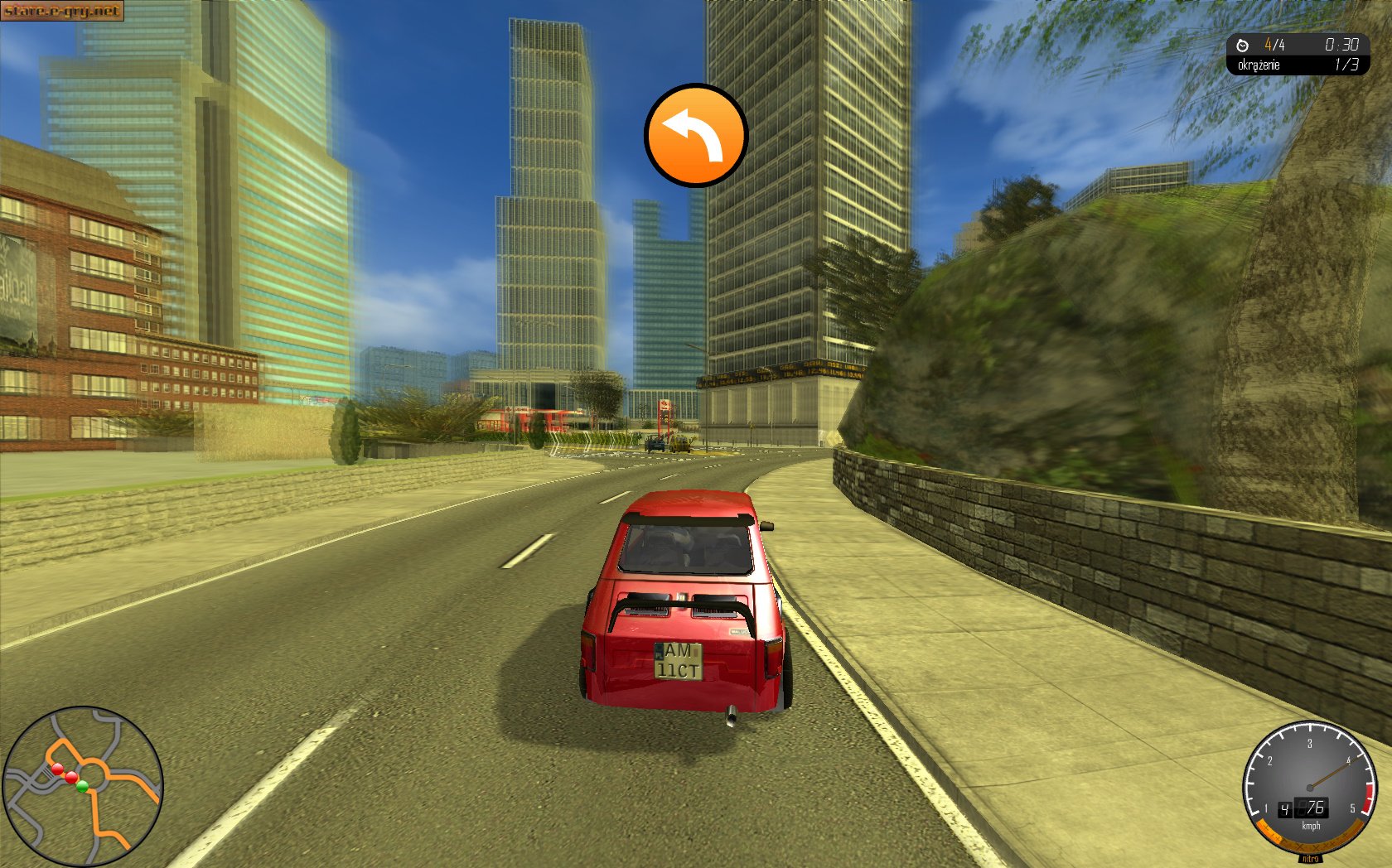This screenshot has width=1392, height=868.
Task: Toggle the 4/4 checkpoint counter display
Action: click(1274, 45)
